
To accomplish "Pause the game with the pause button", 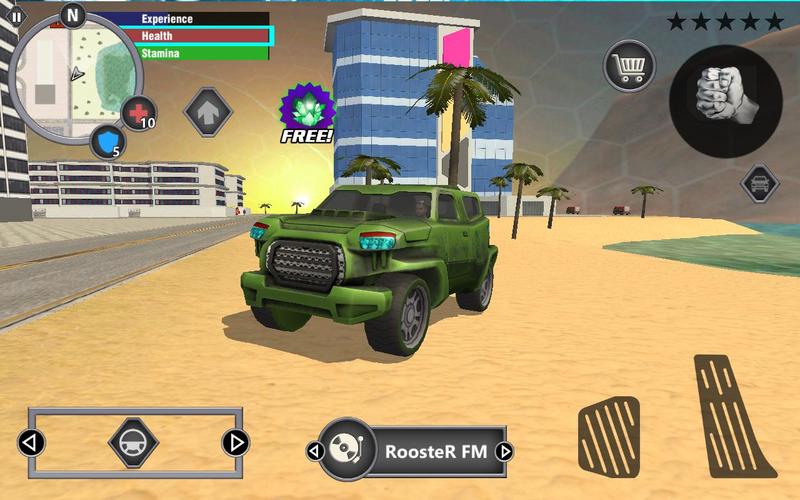I will (x=16, y=17).
